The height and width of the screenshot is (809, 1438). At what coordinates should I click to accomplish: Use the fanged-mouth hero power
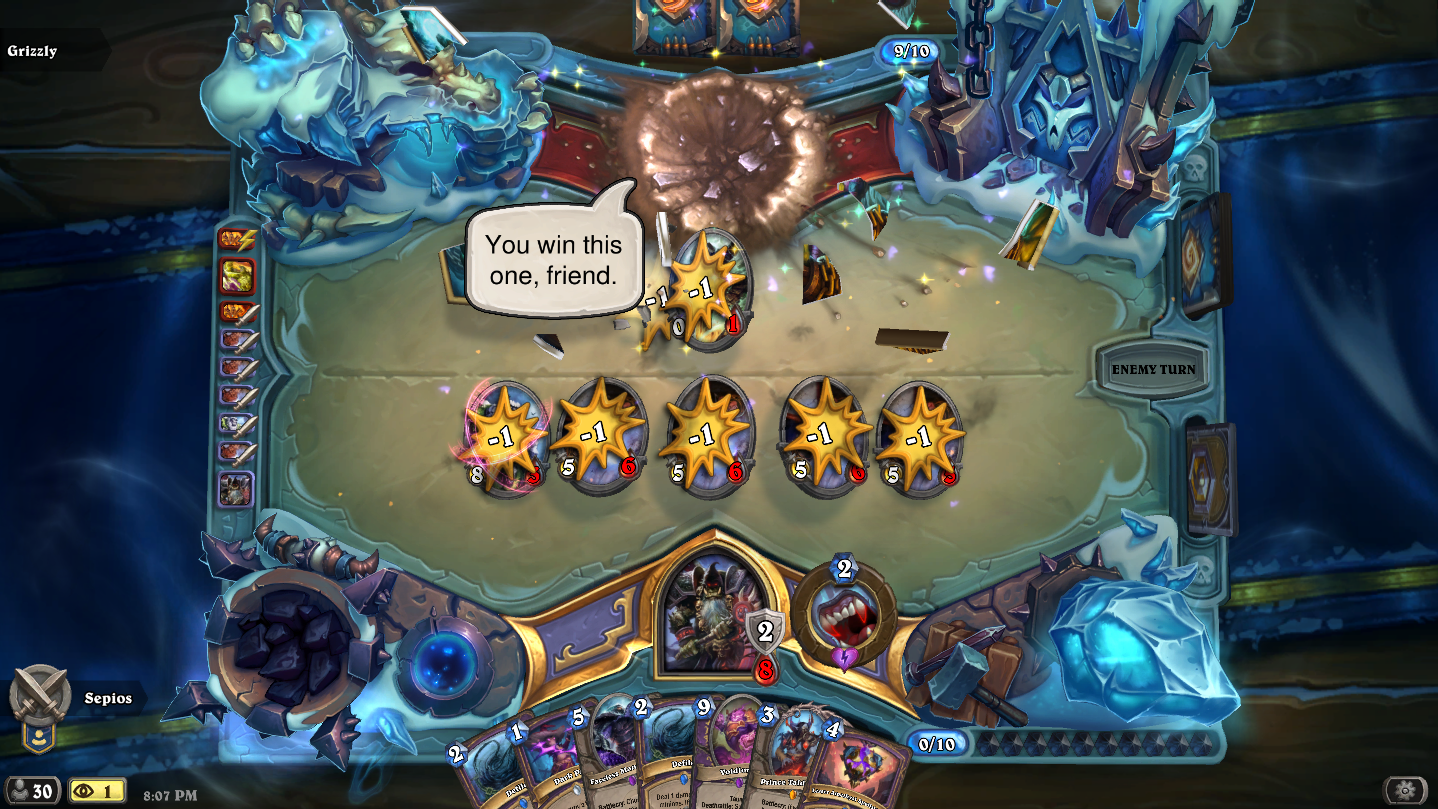coord(843,616)
